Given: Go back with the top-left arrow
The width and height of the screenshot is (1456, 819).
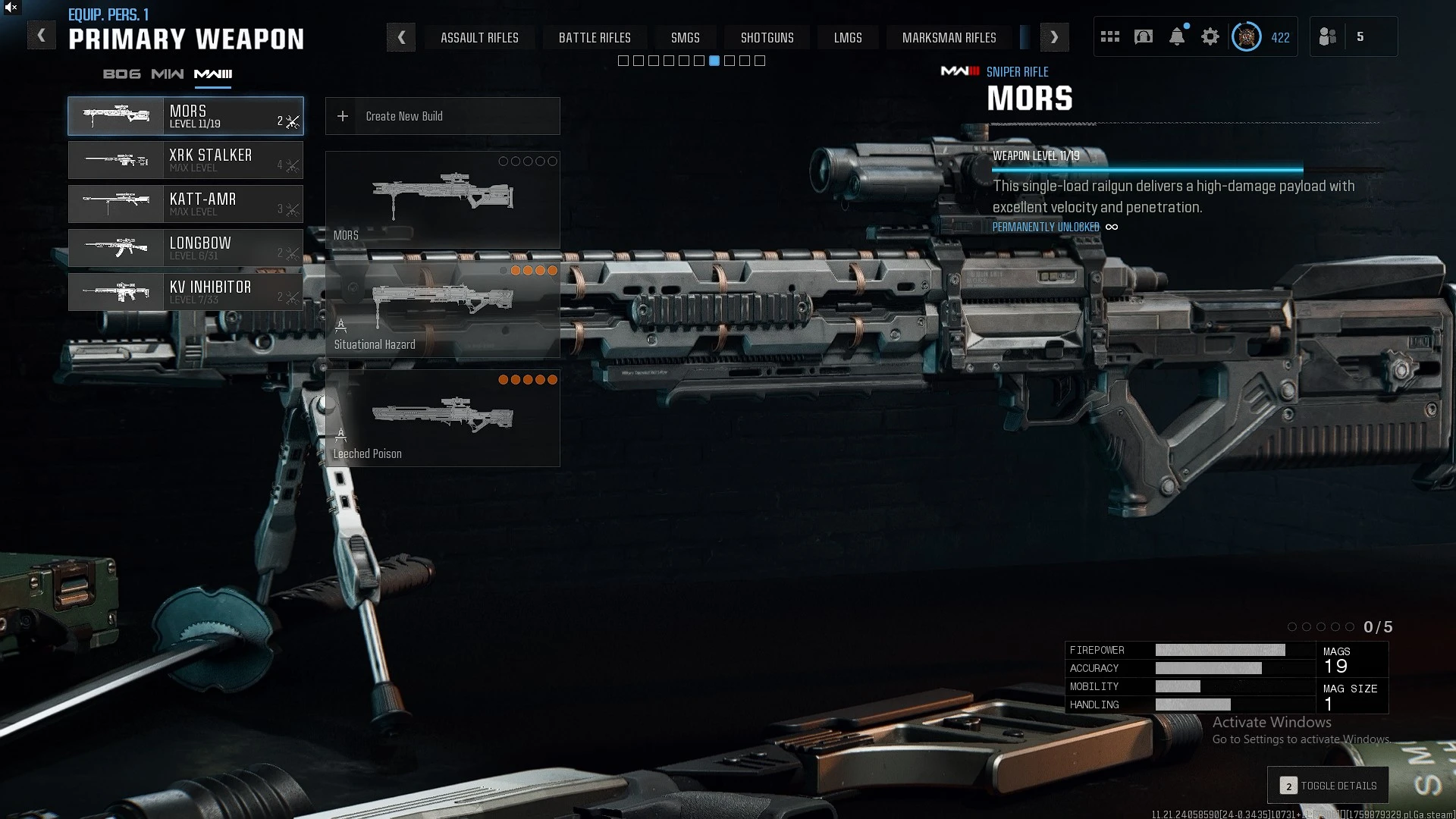Looking at the screenshot, I should point(42,36).
